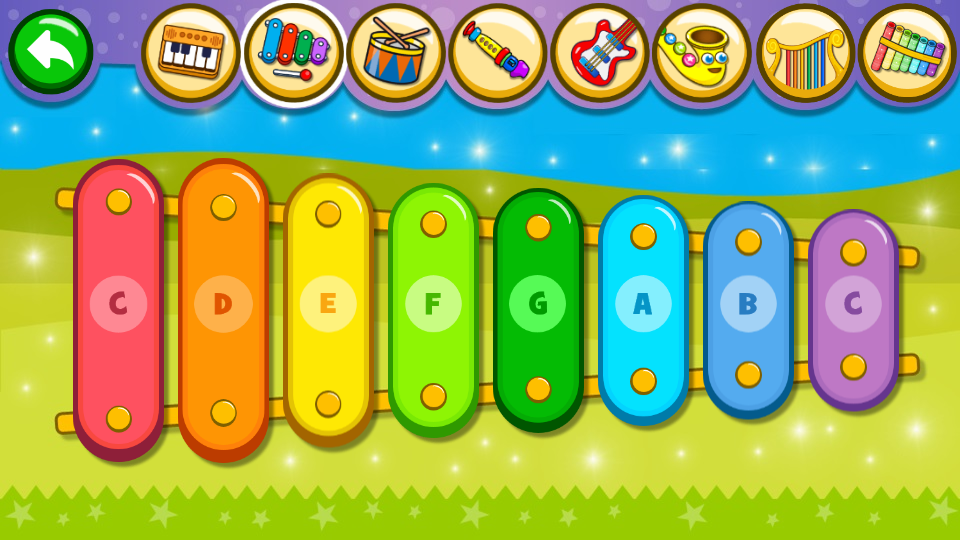Open the flute instrument
Screen dimensions: 960x540
pyautogui.click(x=497, y=52)
